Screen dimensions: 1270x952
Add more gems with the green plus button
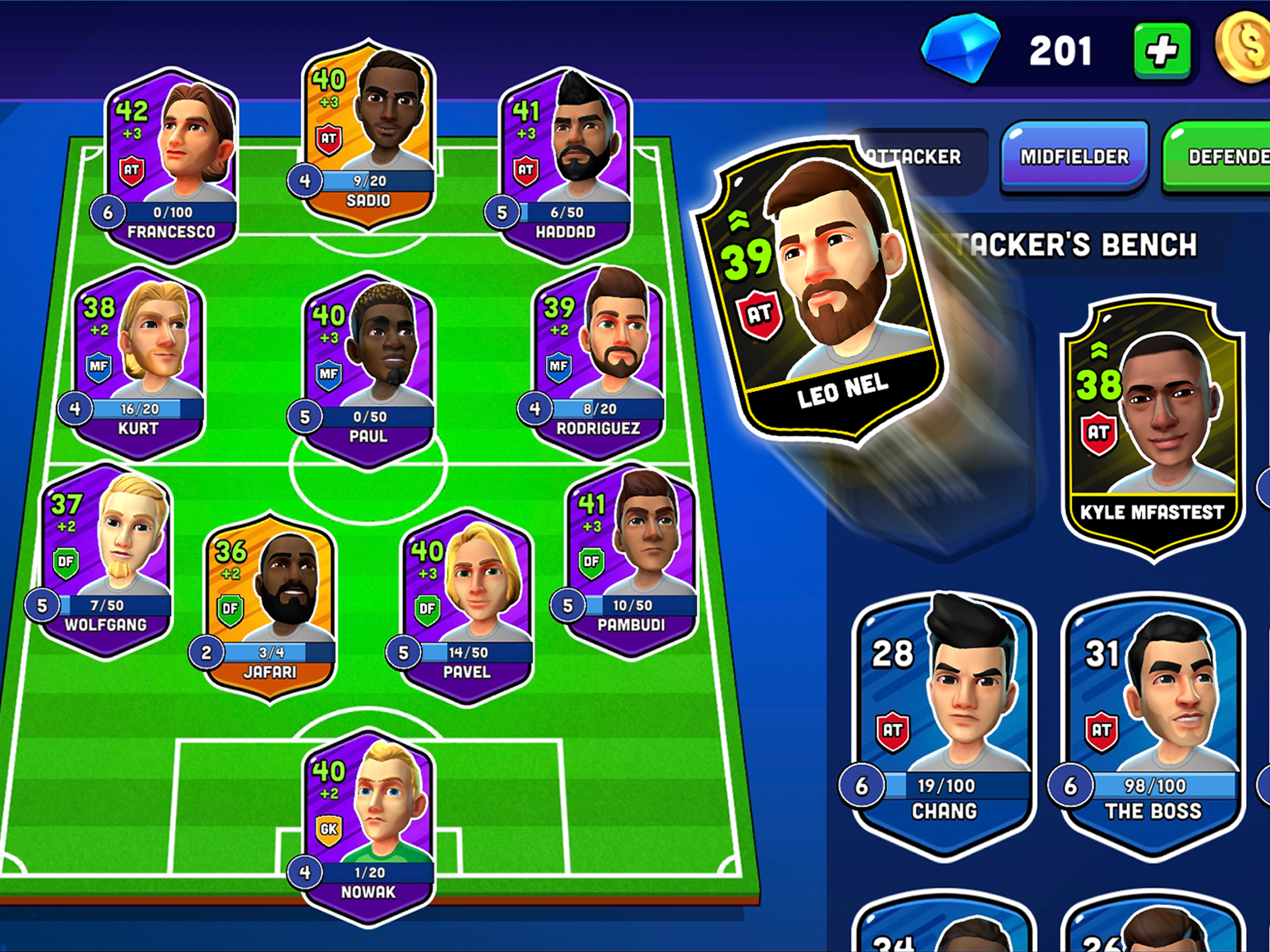tap(1162, 51)
